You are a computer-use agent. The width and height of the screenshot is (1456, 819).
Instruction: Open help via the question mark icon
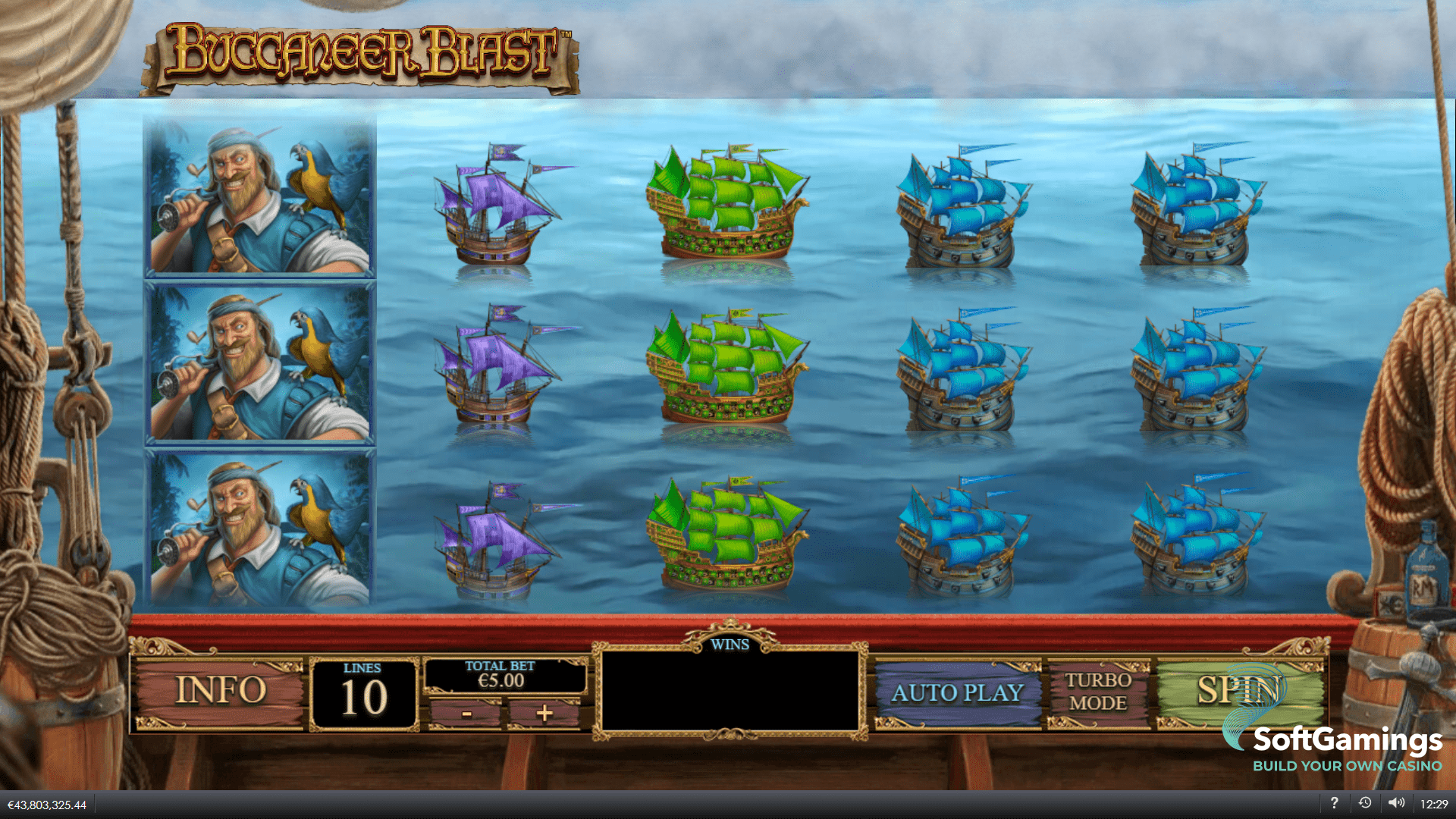(1335, 802)
